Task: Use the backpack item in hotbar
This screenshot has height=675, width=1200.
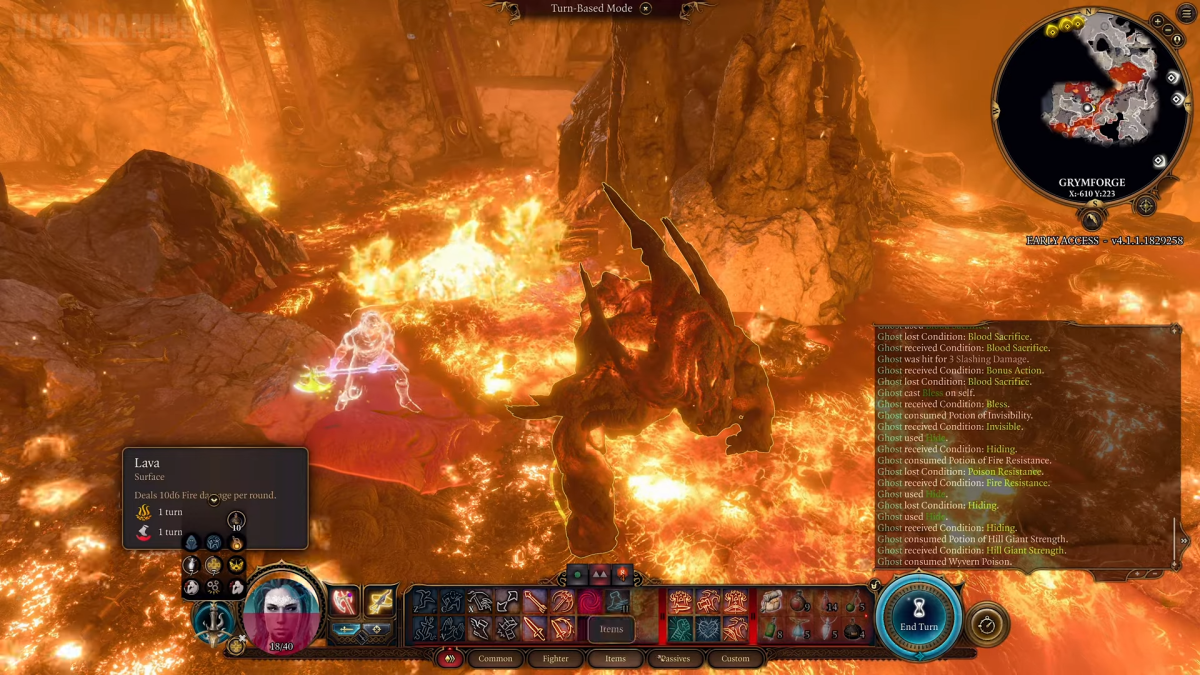Action: pyautogui.click(x=772, y=601)
